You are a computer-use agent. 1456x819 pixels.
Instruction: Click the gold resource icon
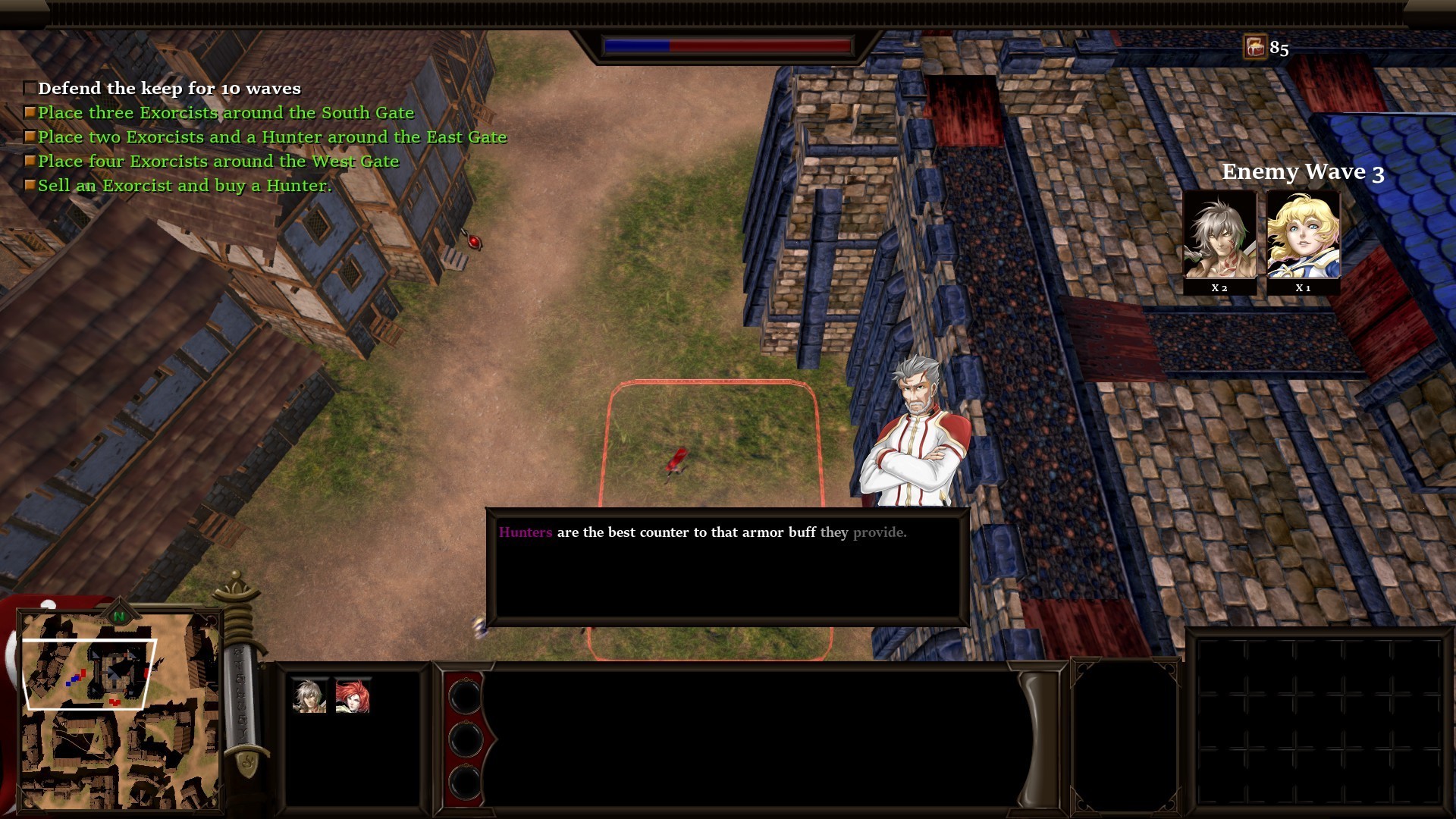point(1255,48)
